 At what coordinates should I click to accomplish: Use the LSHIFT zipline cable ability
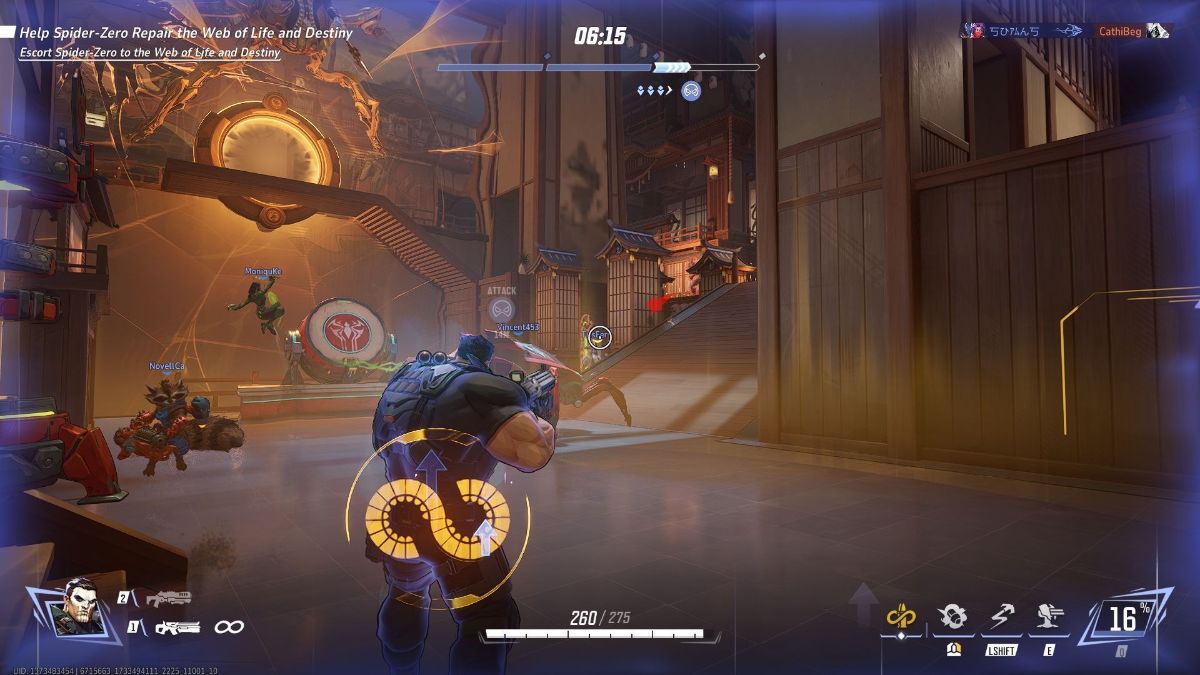[1000, 618]
